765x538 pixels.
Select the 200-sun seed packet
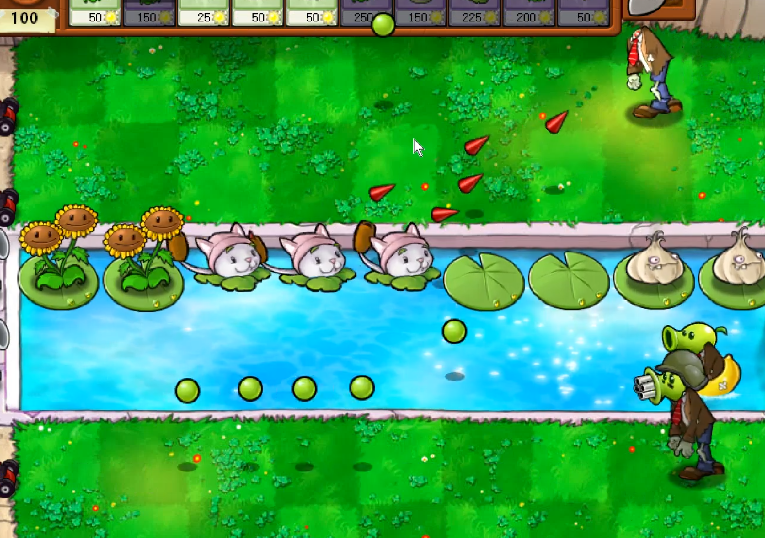[x=528, y=12]
